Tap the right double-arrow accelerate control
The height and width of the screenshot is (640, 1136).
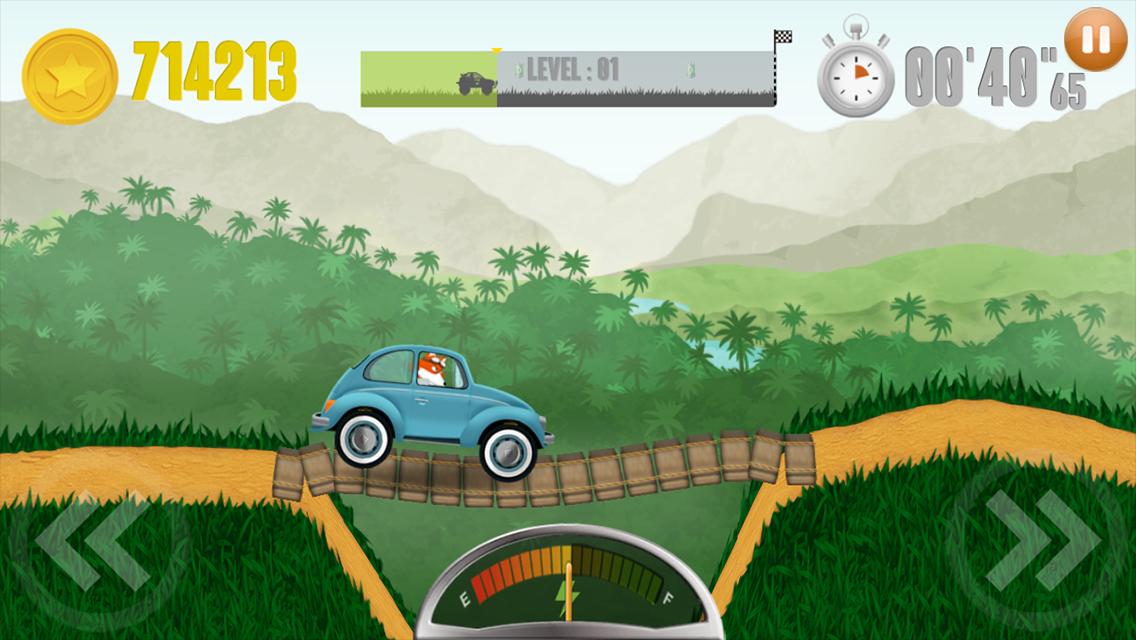1041,543
